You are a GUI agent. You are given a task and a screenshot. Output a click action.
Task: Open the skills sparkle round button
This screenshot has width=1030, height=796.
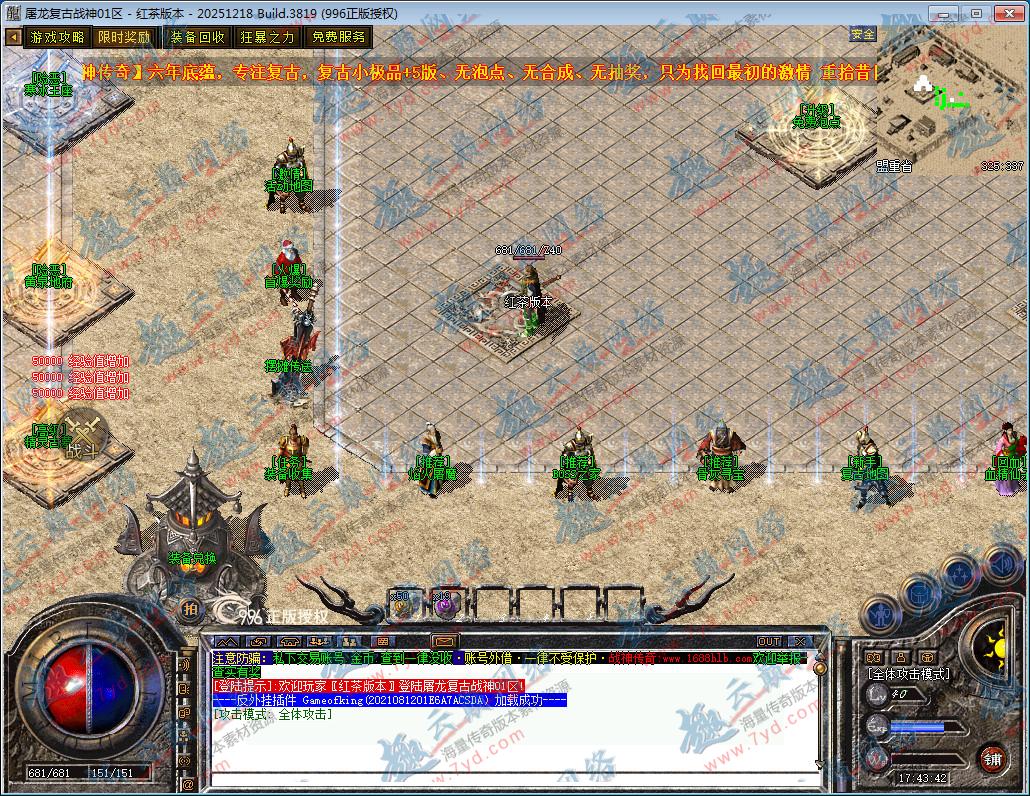[959, 574]
